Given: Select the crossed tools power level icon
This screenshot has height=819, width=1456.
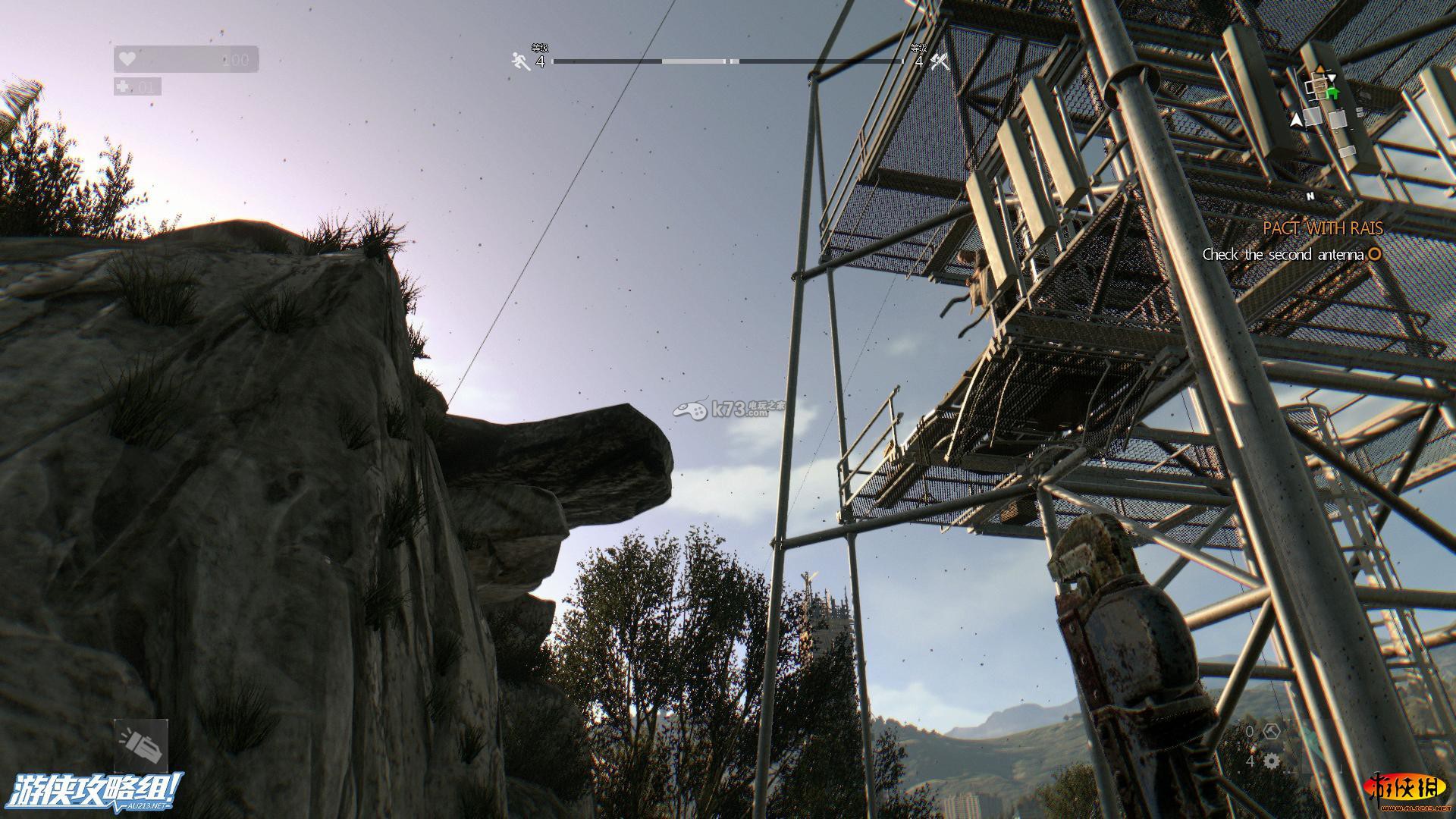Looking at the screenshot, I should (x=940, y=61).
